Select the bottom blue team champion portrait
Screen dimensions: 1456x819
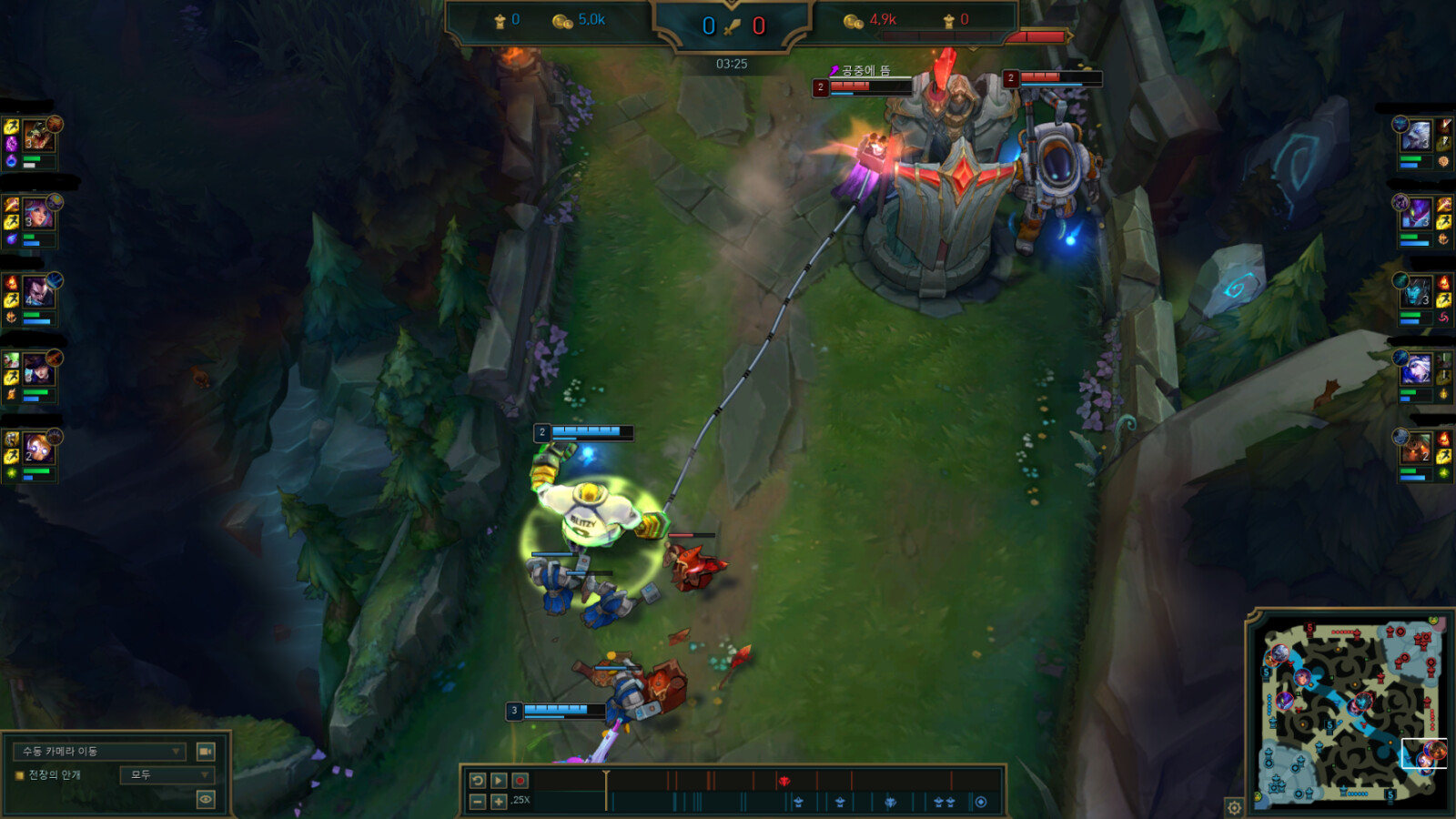[38, 450]
